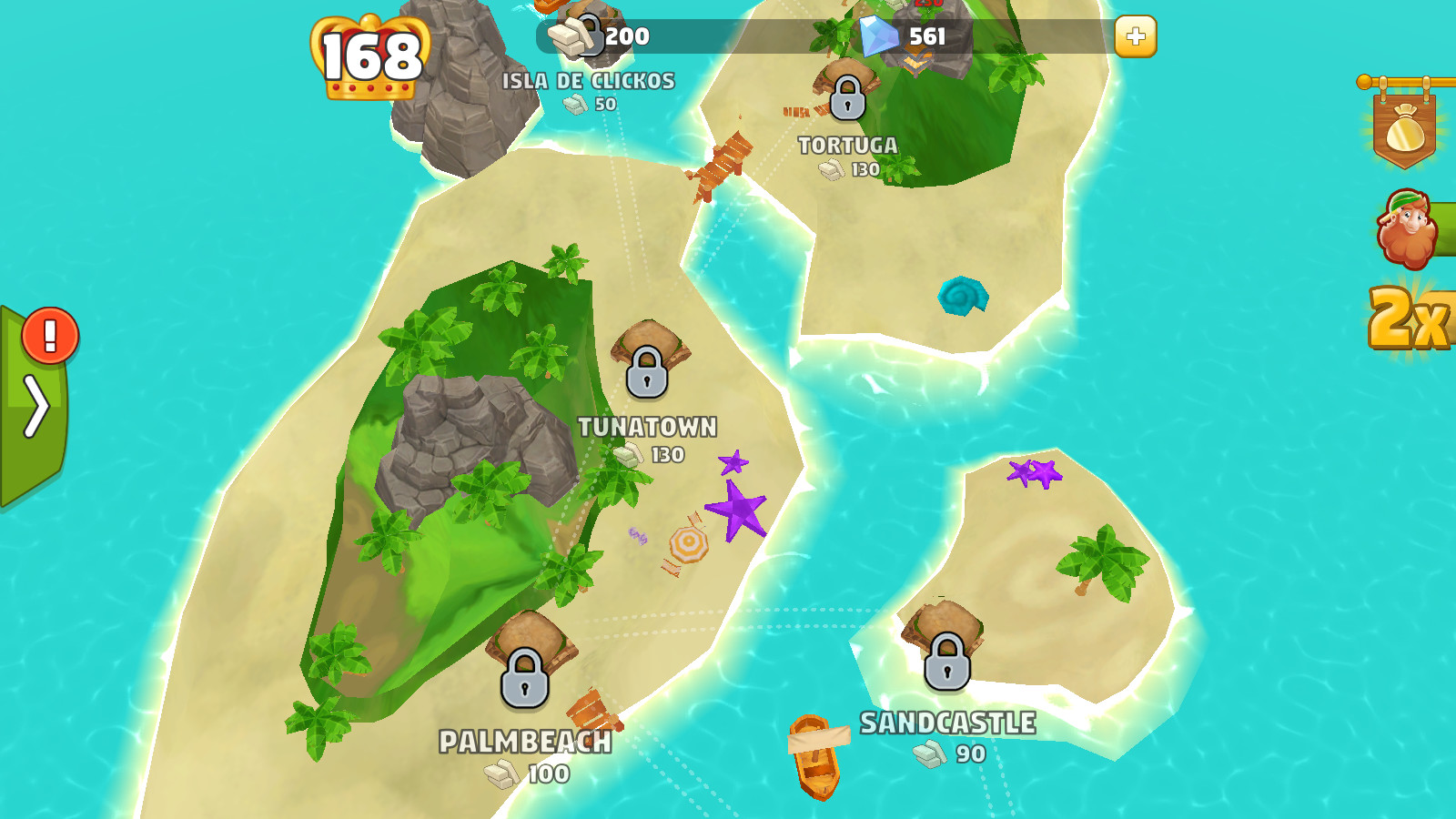The width and height of the screenshot is (1456, 819).
Task: Tap the padlock icon at Sandcastle
Action: 946,664
